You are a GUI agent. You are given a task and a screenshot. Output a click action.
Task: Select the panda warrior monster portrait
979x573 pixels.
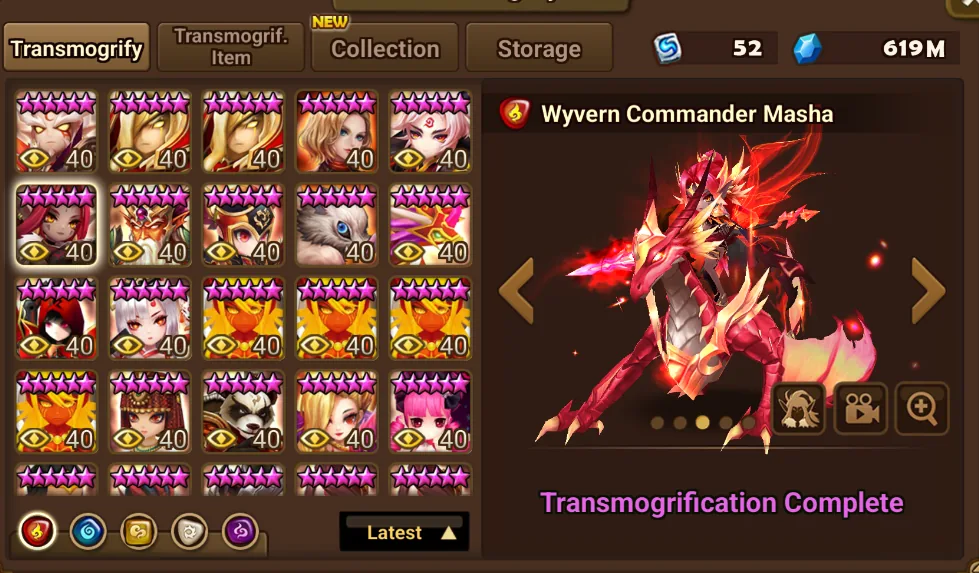click(243, 411)
